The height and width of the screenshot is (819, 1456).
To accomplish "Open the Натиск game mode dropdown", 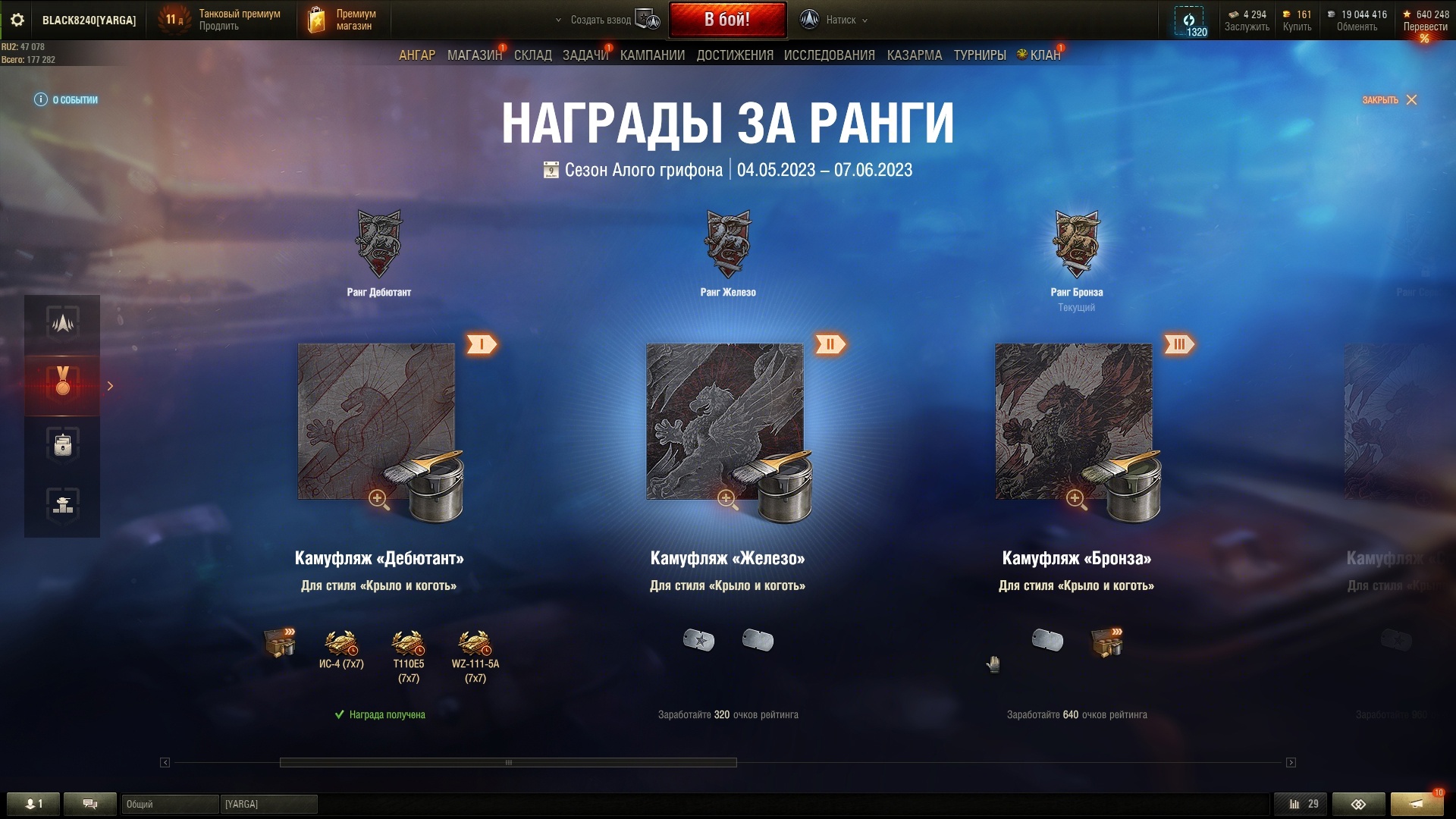I will (x=842, y=20).
